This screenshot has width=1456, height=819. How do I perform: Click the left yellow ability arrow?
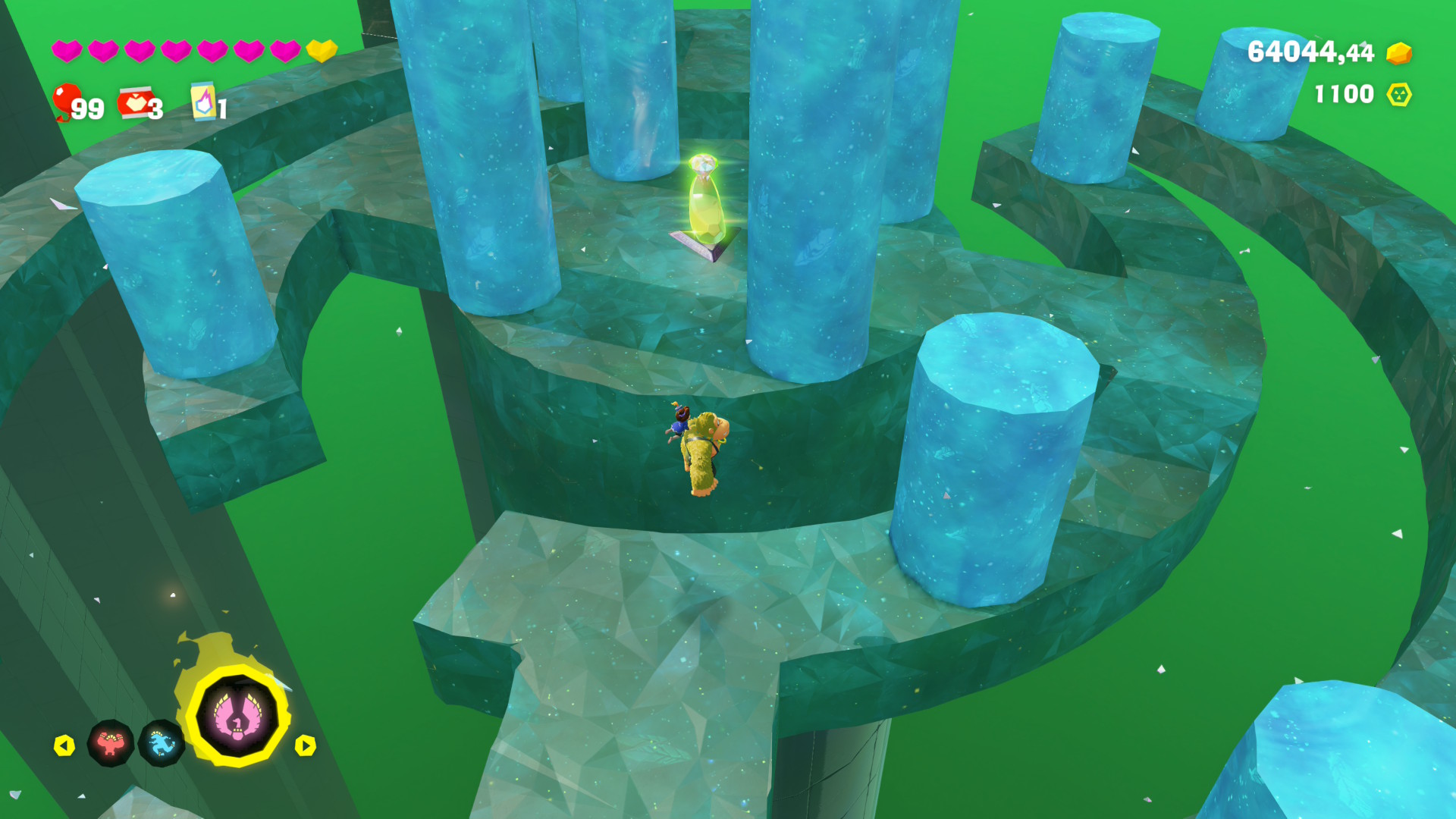coord(64,745)
